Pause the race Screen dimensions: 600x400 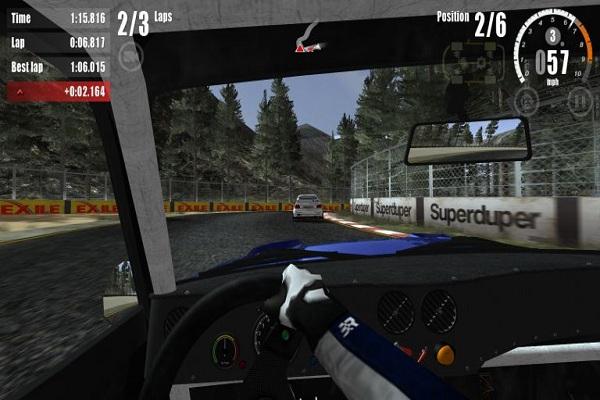pos(579,100)
